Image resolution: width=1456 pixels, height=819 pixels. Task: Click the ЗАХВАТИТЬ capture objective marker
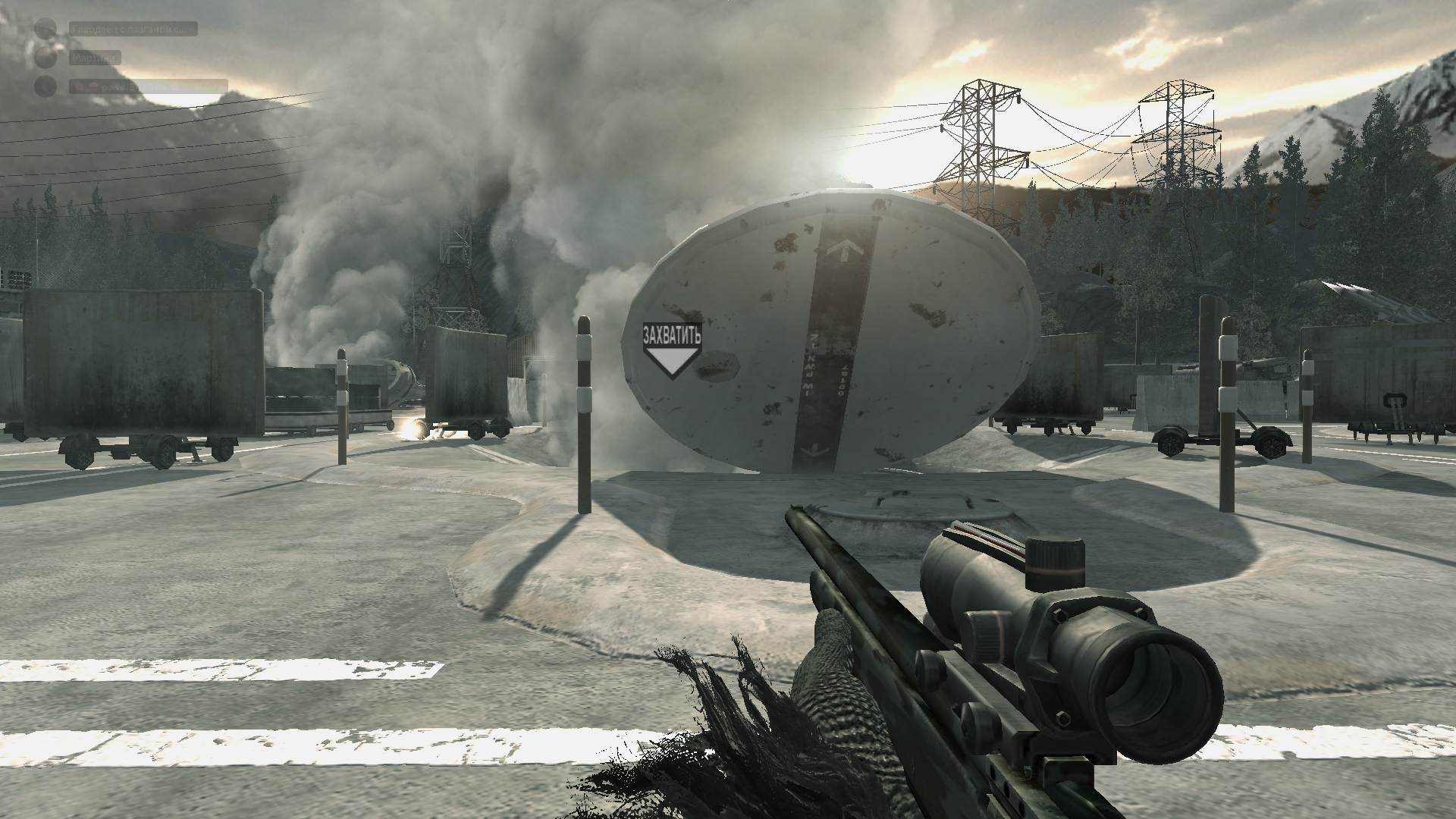[x=671, y=350]
